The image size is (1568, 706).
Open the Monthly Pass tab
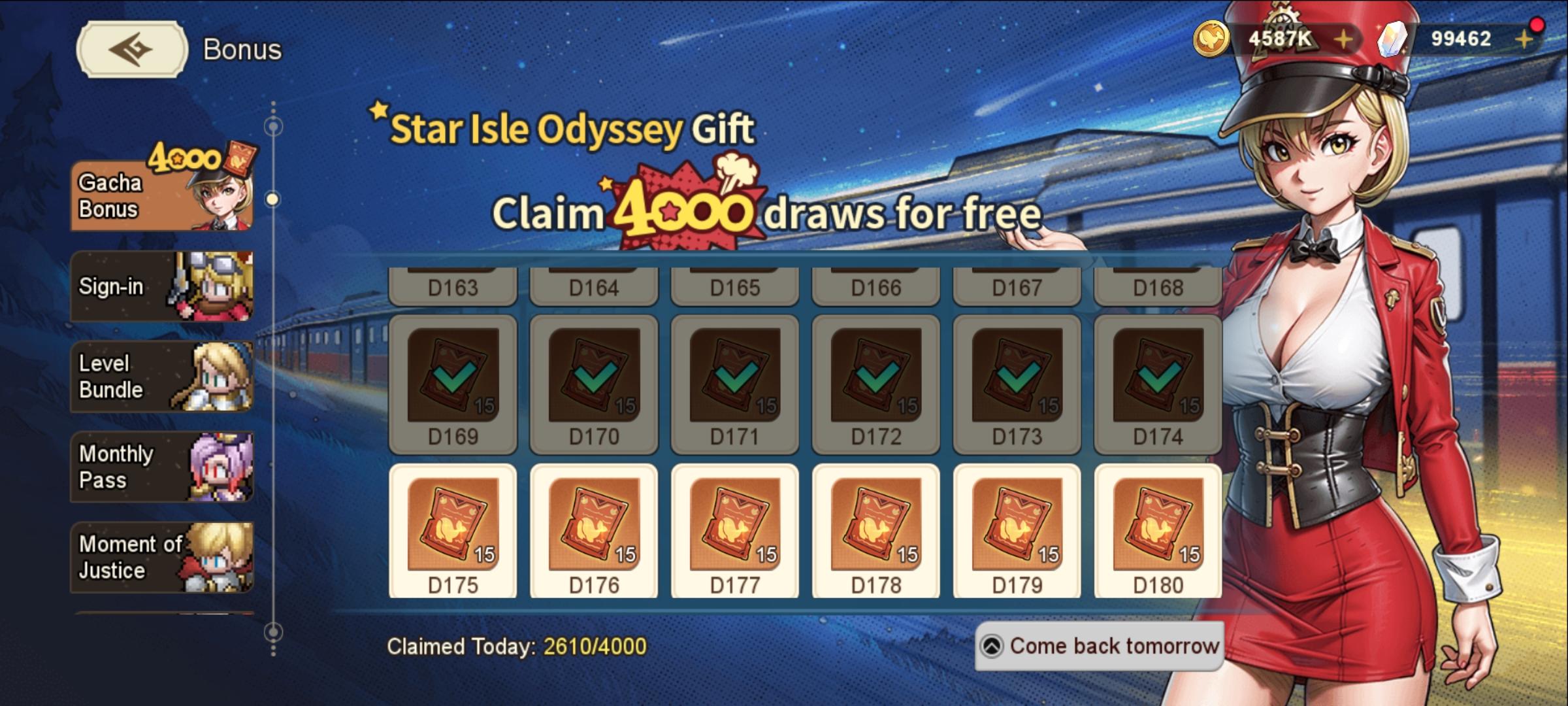(x=160, y=466)
